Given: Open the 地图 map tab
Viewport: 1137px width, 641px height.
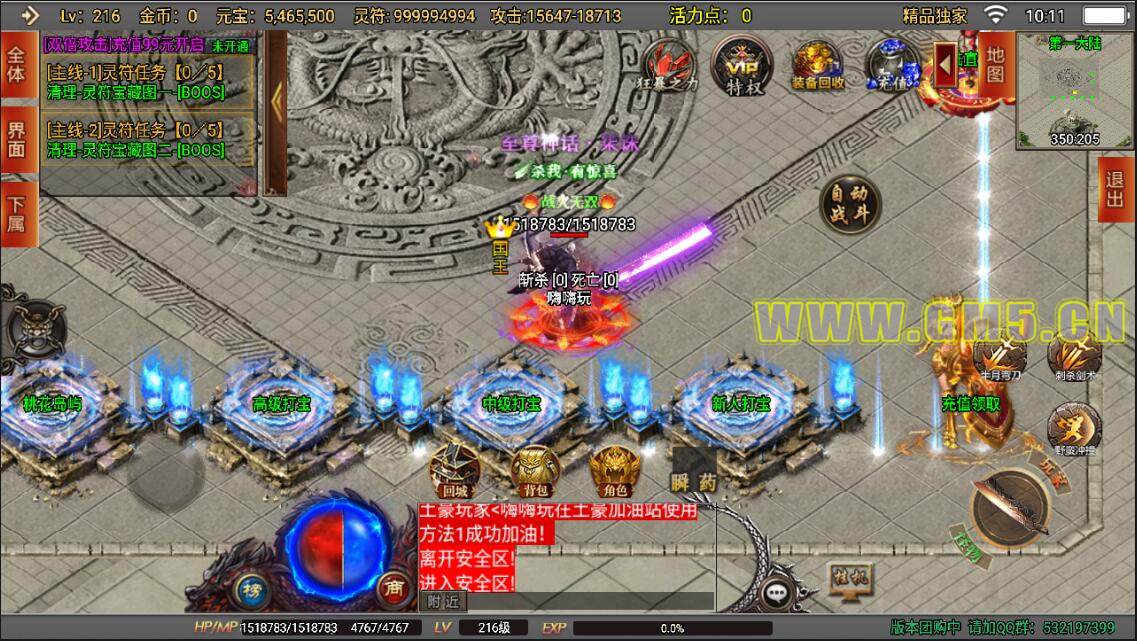Looking at the screenshot, I should click(995, 62).
